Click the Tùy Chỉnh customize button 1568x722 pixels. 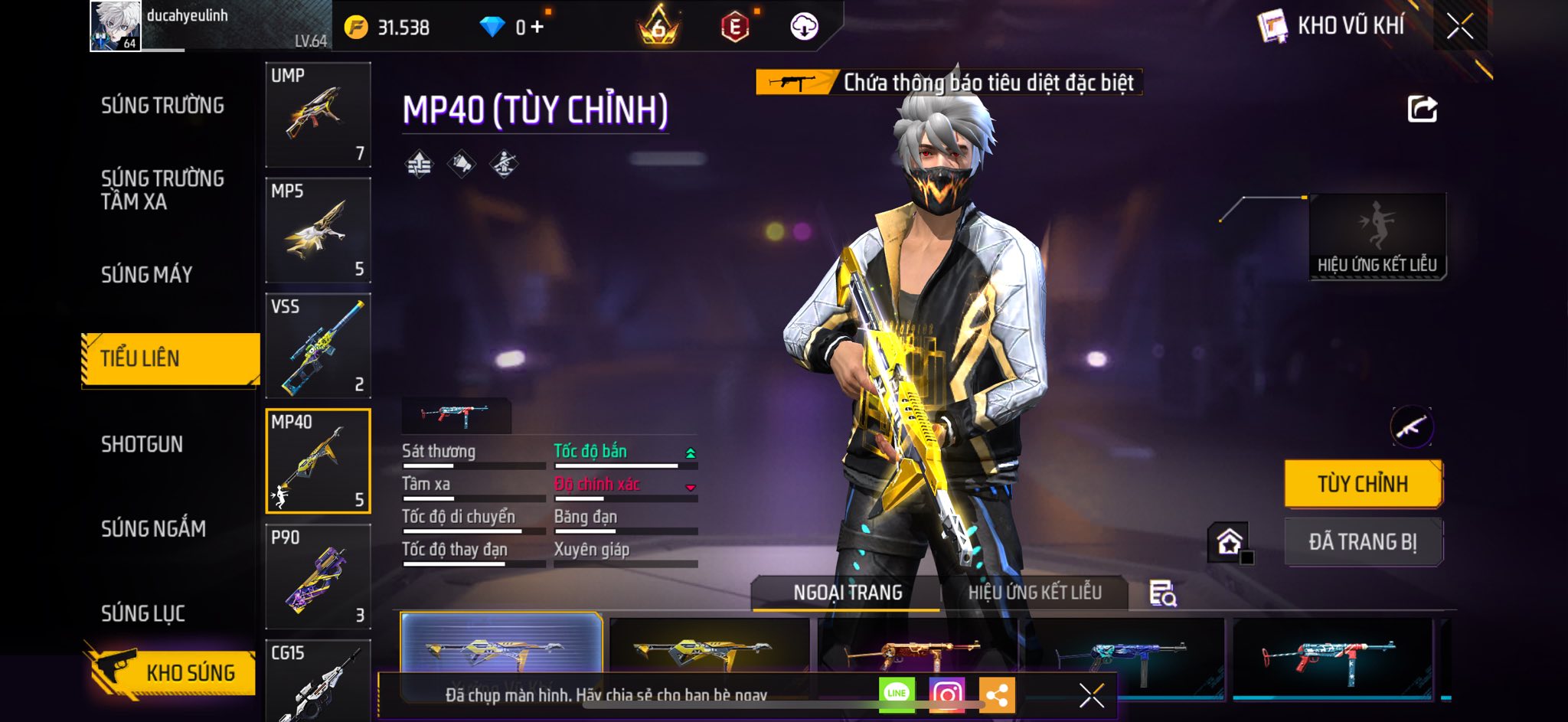pyautogui.click(x=1363, y=484)
